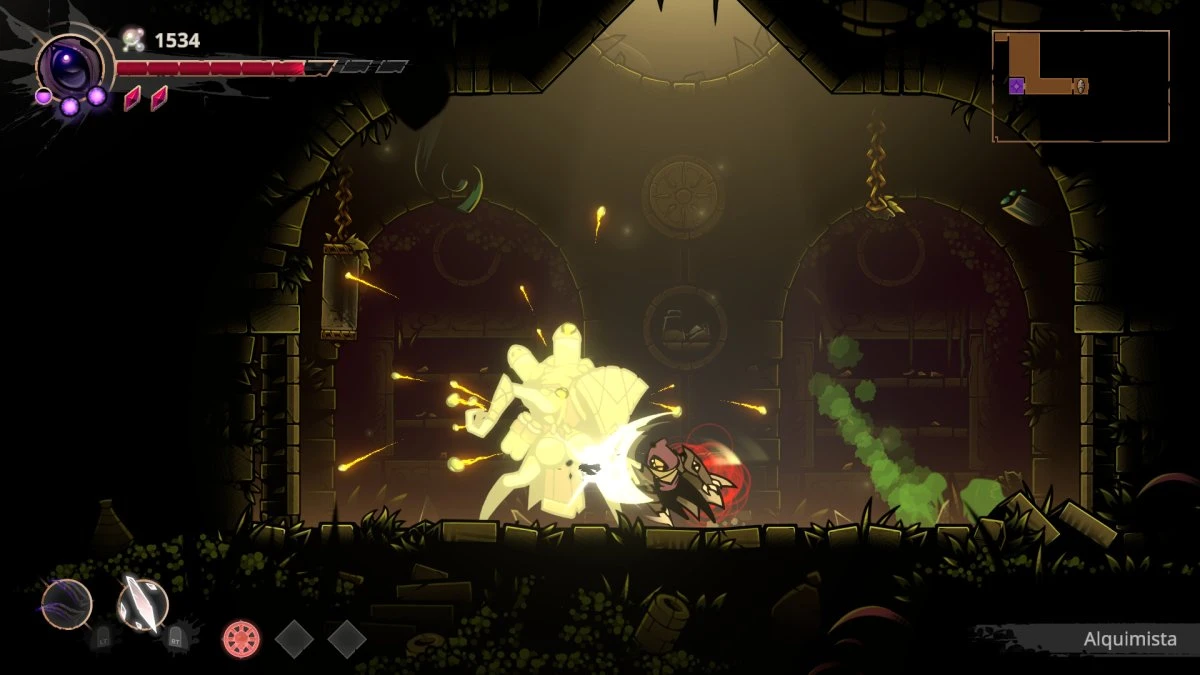The width and height of the screenshot is (1200, 675).
Task: Use the white crystal shard ability
Action: click(143, 603)
